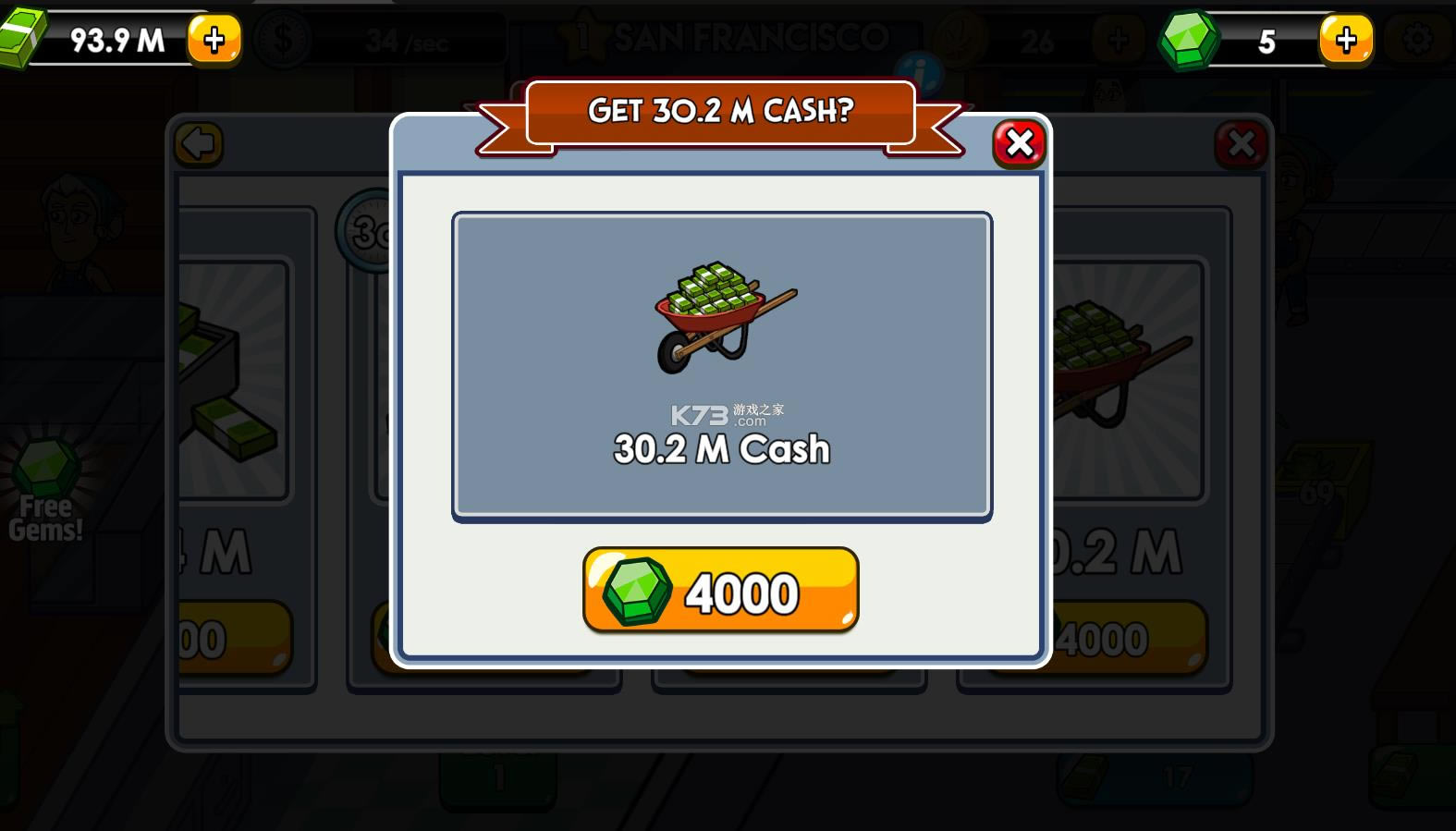The image size is (1456, 831).
Task: Tap the plus button next to coin counter
Action: click(1118, 38)
